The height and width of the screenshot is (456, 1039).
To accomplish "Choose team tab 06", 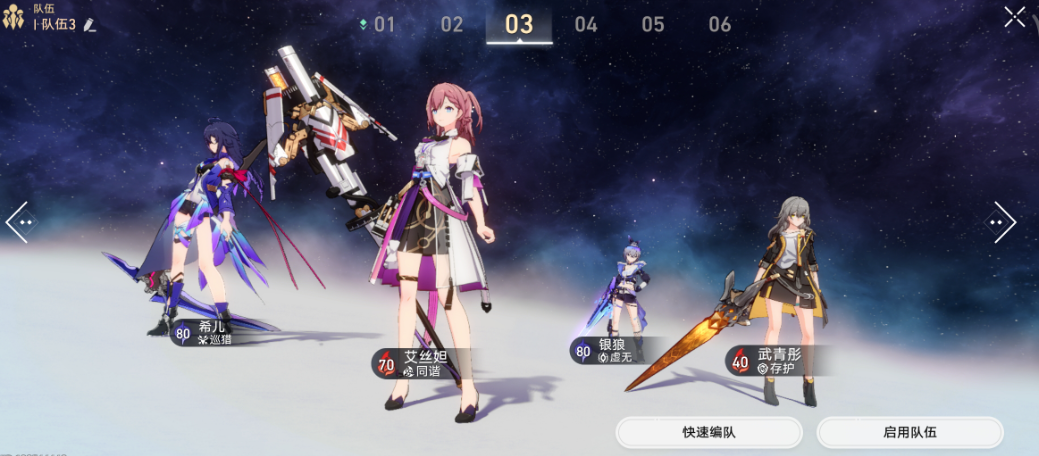I will click(720, 25).
